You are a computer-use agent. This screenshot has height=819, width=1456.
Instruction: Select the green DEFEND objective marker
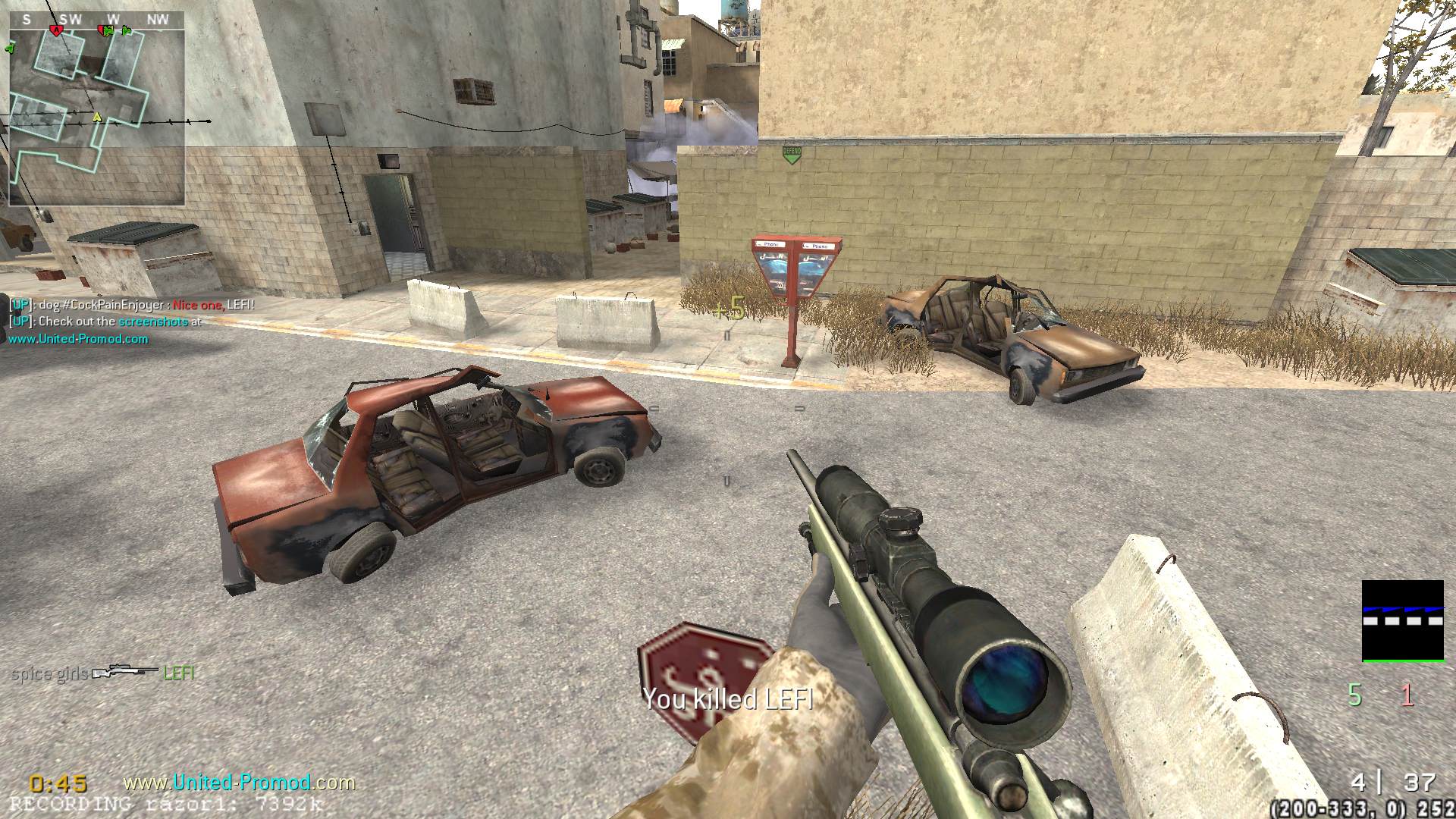(791, 155)
